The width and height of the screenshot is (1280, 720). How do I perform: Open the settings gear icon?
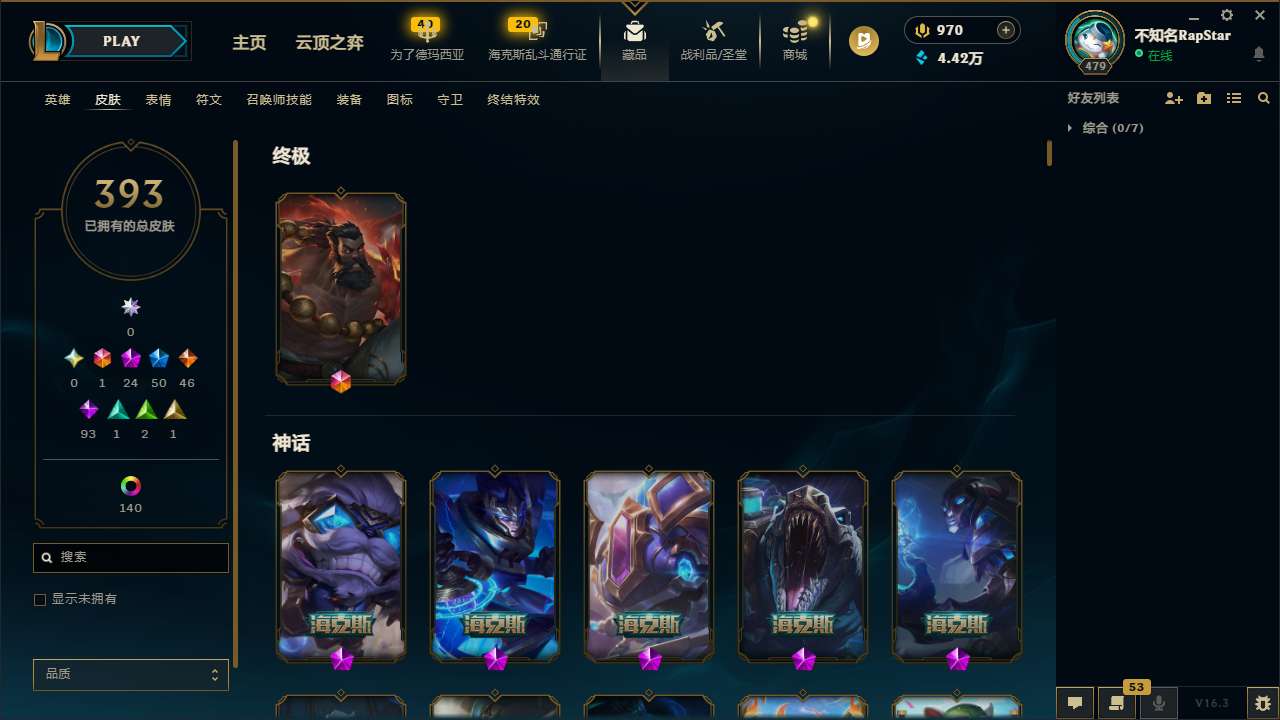click(1226, 15)
